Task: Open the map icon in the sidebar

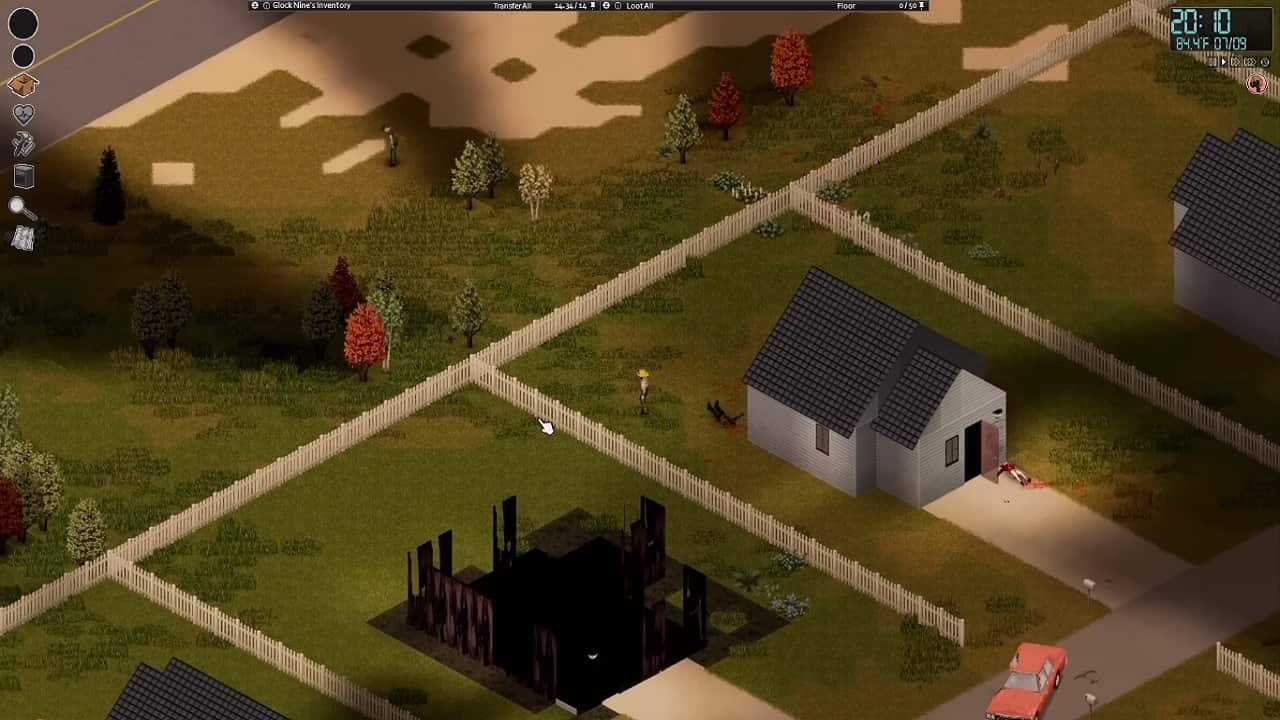Action: 22,237
